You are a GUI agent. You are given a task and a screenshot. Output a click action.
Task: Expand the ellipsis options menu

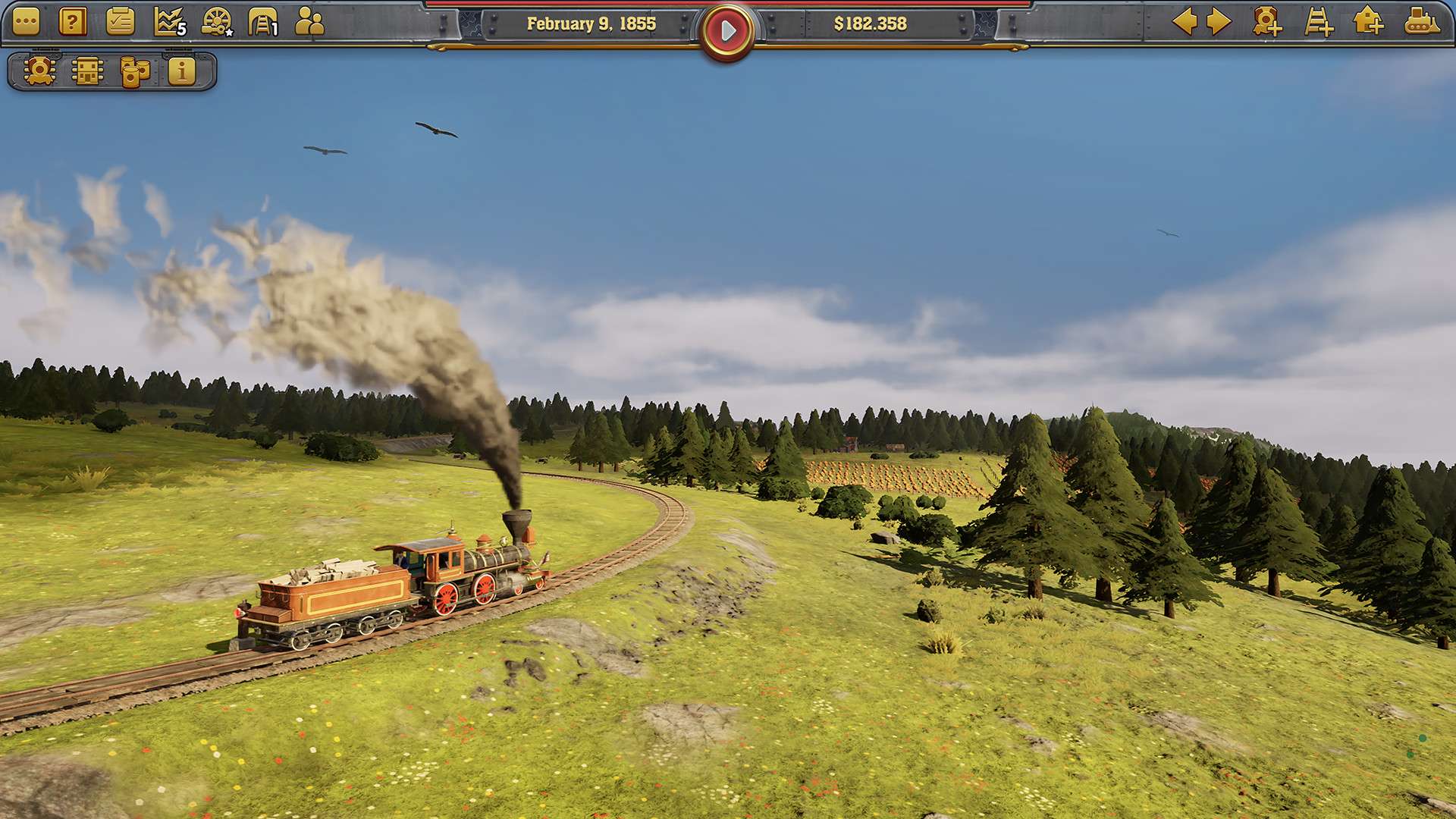27,23
